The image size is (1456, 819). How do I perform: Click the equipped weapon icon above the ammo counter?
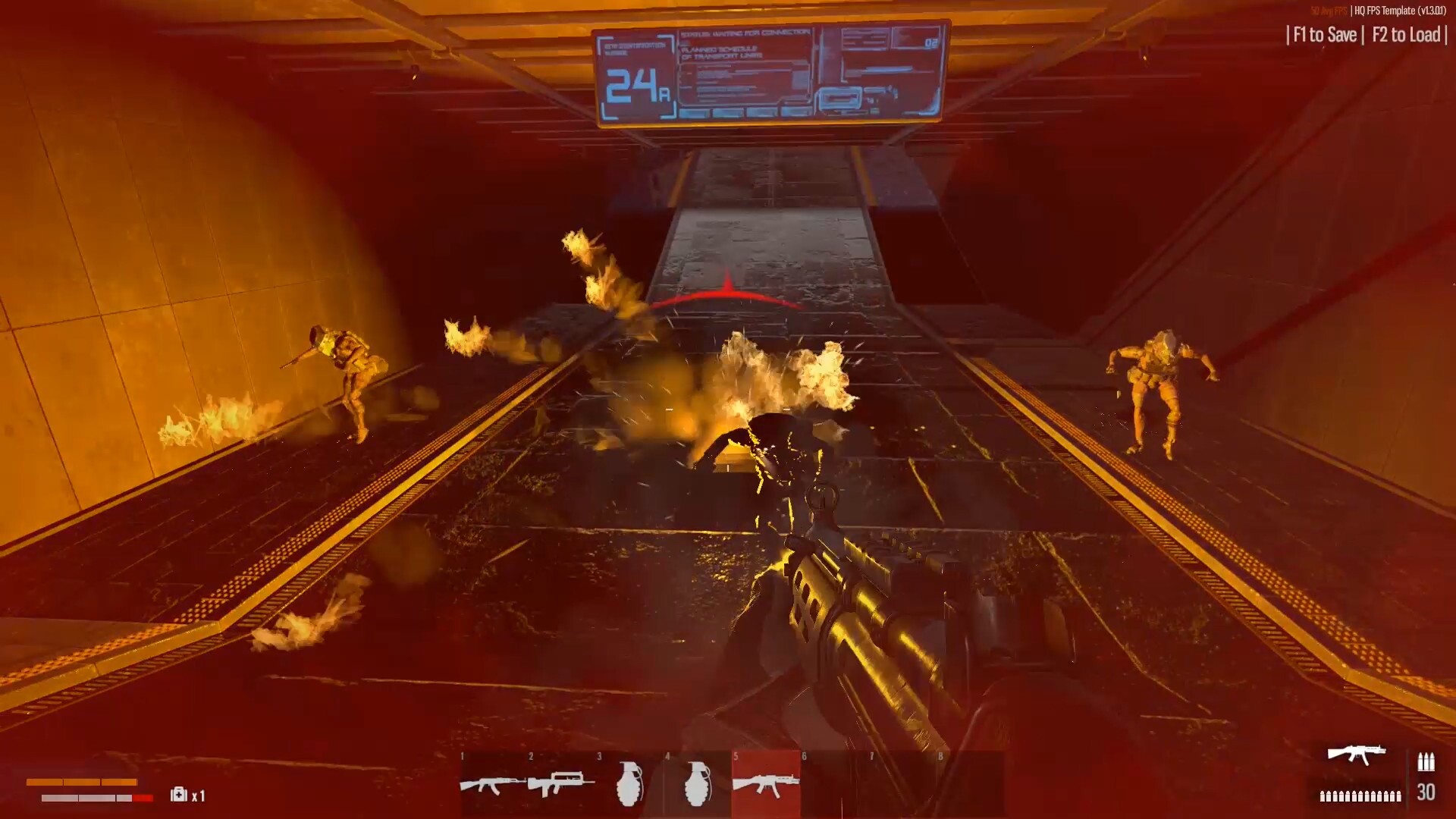point(1357,755)
